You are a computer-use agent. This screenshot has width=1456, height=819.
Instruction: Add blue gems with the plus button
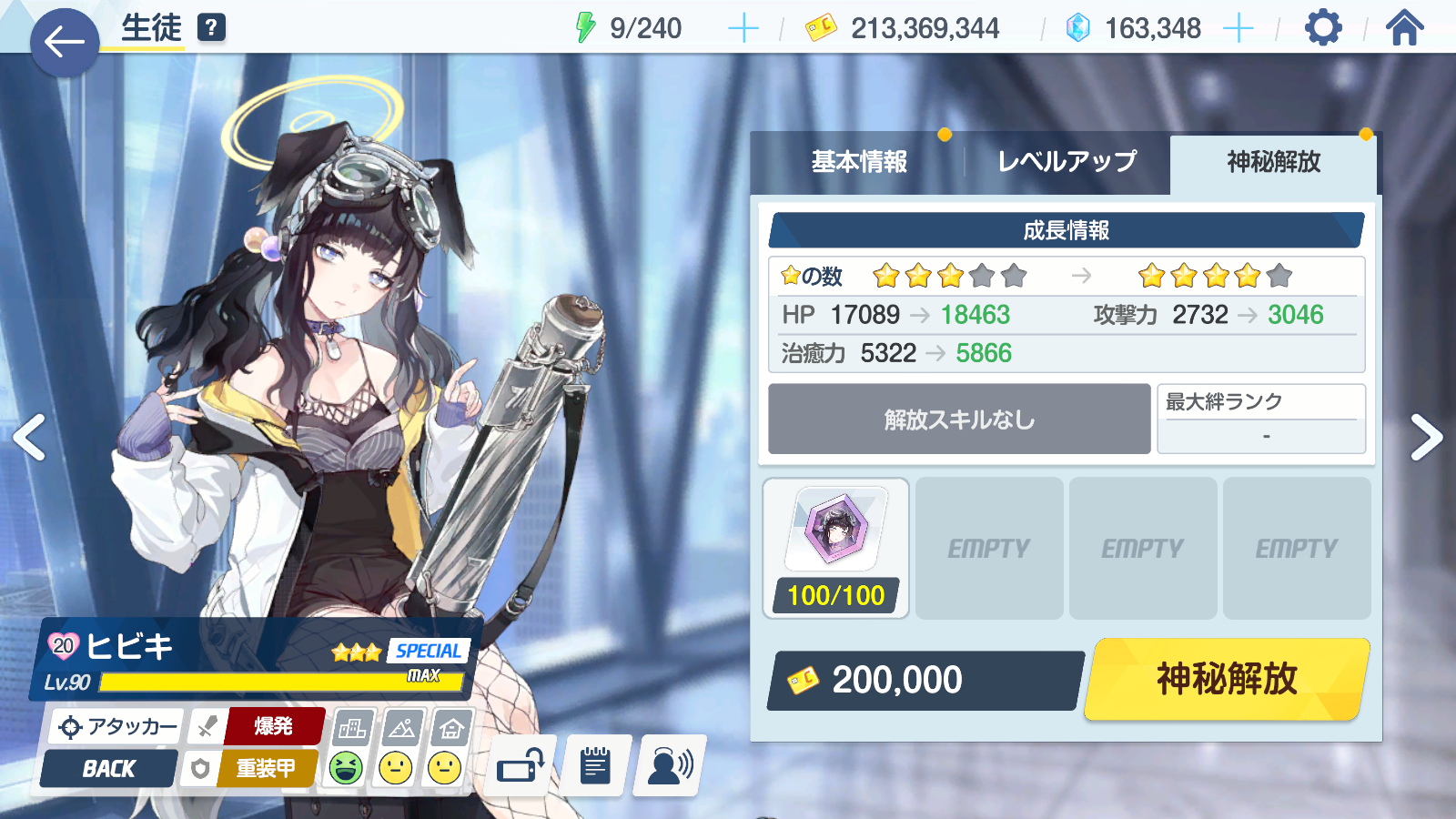tap(1238, 29)
